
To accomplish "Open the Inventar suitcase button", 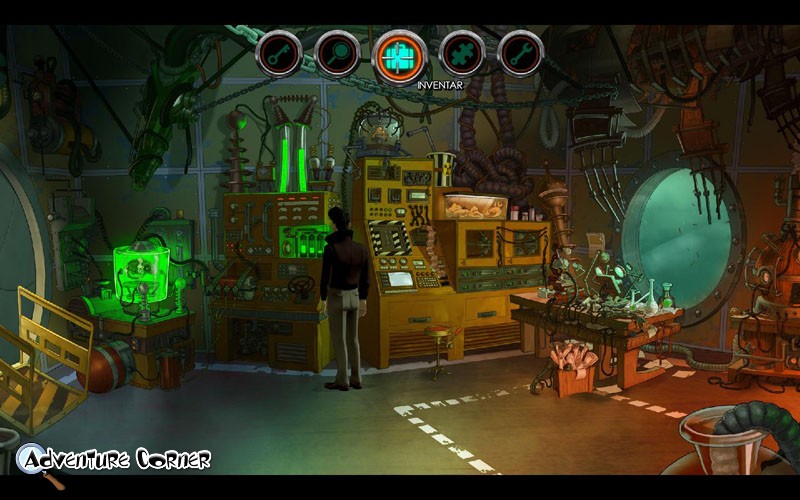I will [400, 55].
